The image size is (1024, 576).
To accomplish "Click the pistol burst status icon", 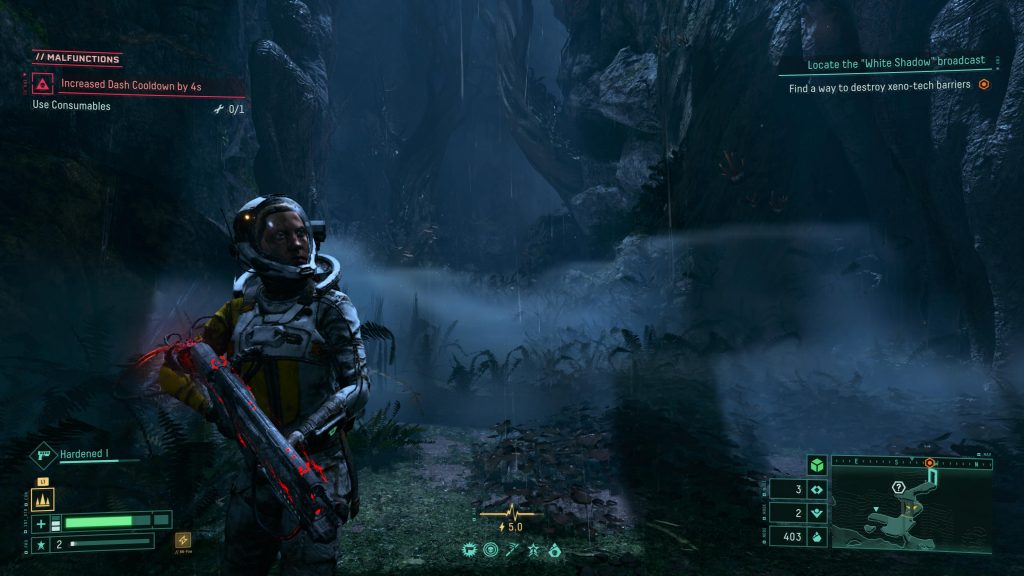I will click(x=468, y=549).
